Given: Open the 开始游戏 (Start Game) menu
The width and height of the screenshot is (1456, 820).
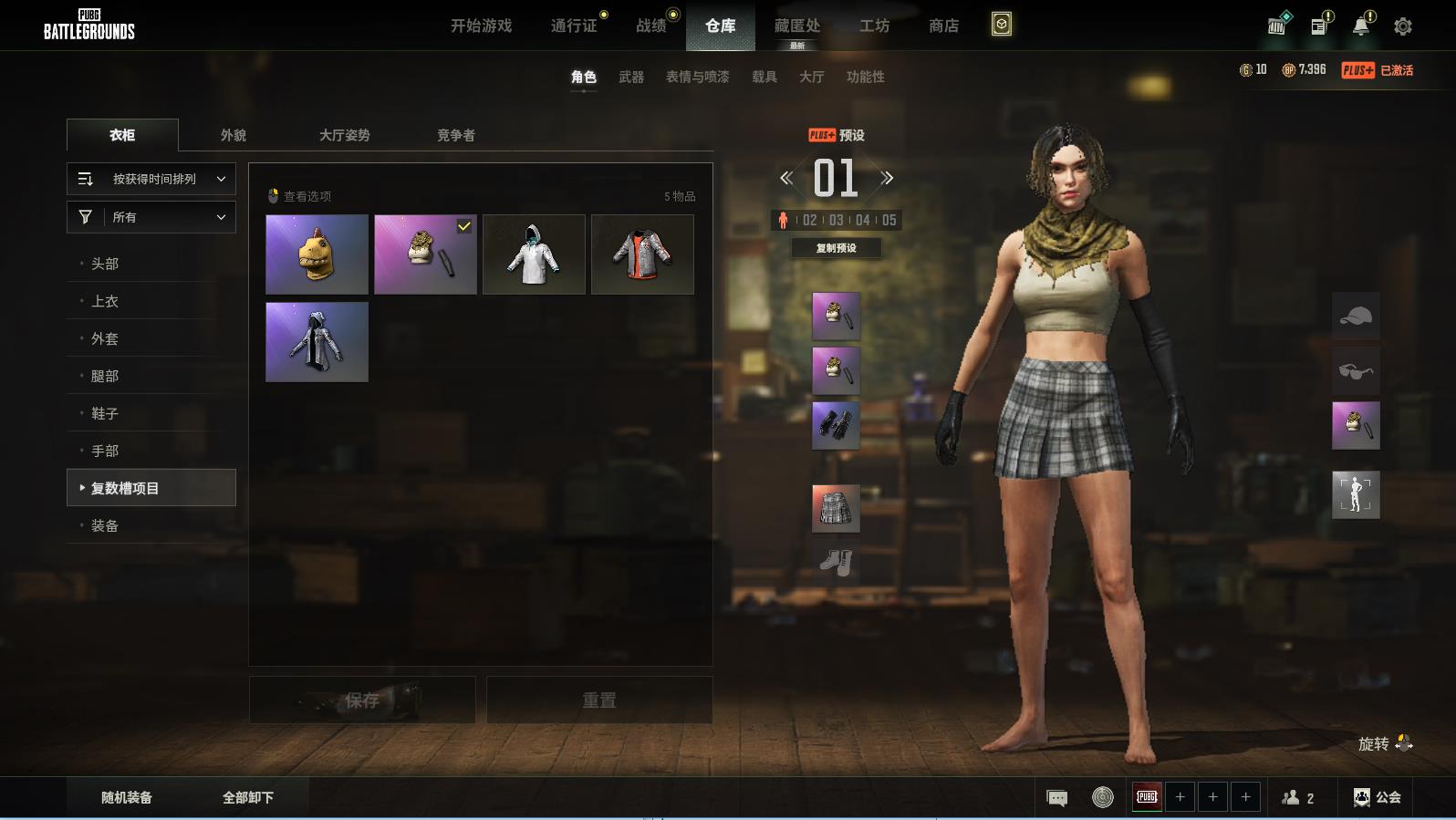Looking at the screenshot, I should pos(481,26).
